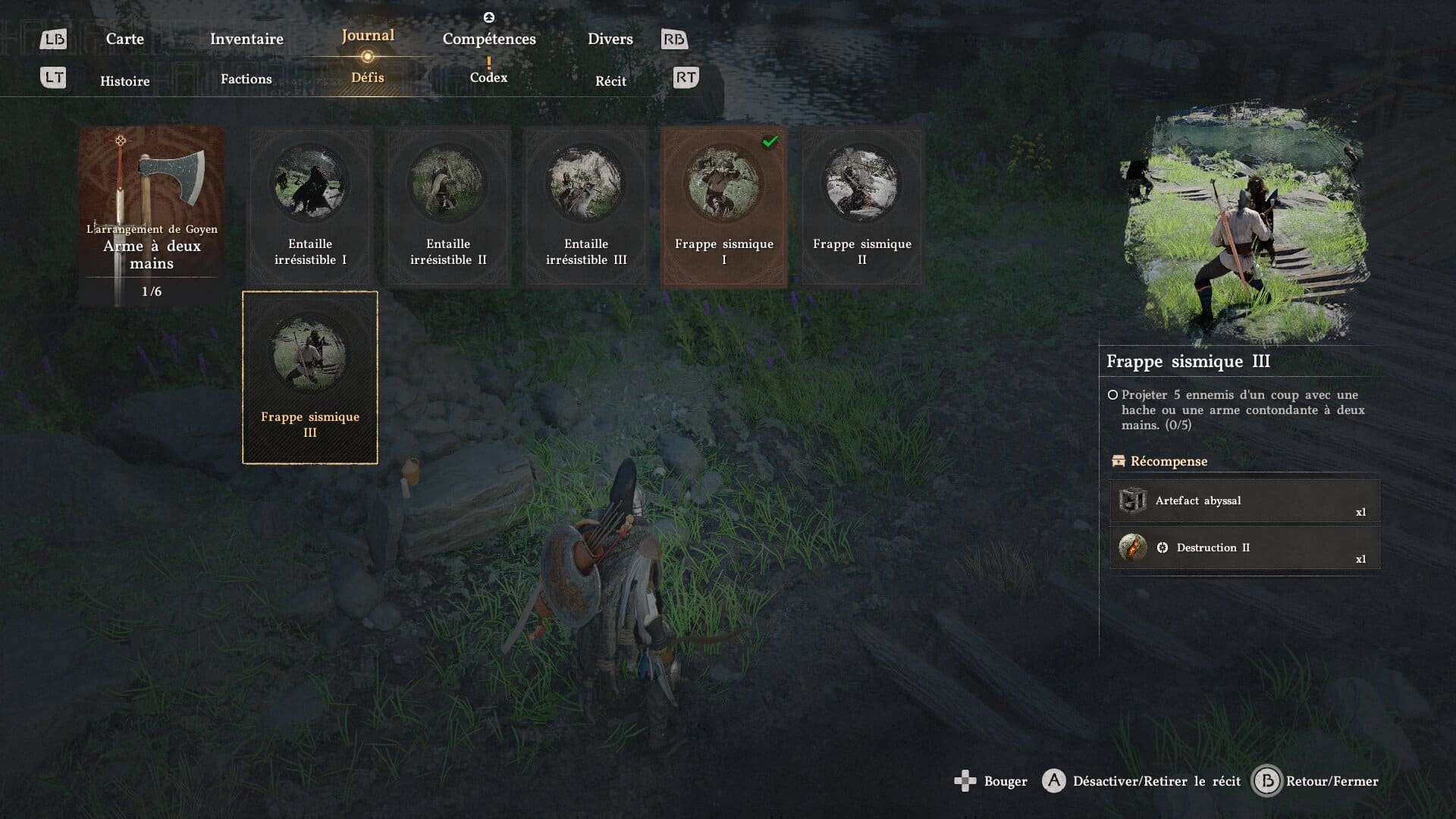The image size is (1456, 819).
Task: Open the Carte tab
Action: (x=124, y=39)
